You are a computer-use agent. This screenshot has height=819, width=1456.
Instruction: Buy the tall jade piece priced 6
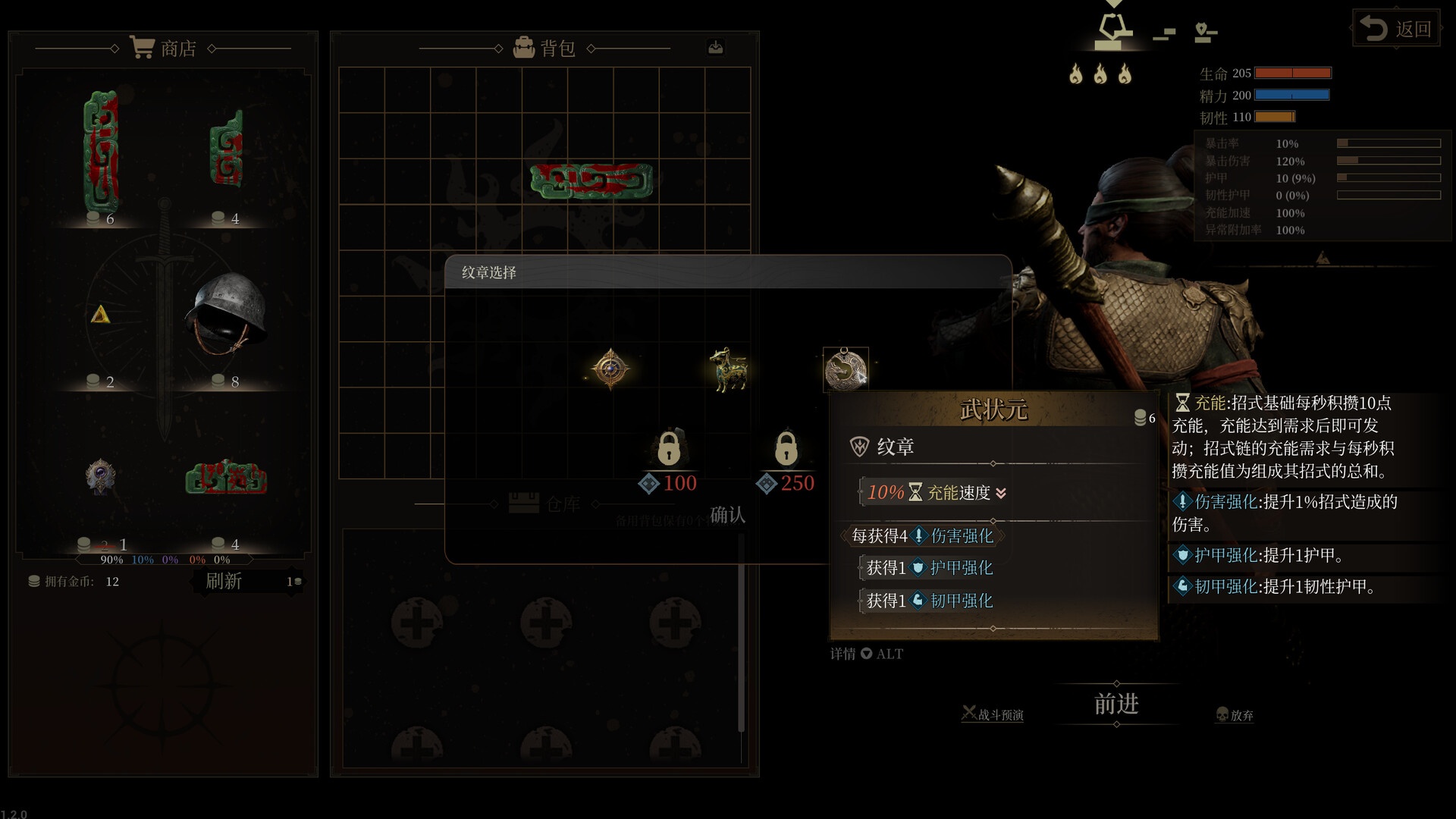tap(100, 152)
